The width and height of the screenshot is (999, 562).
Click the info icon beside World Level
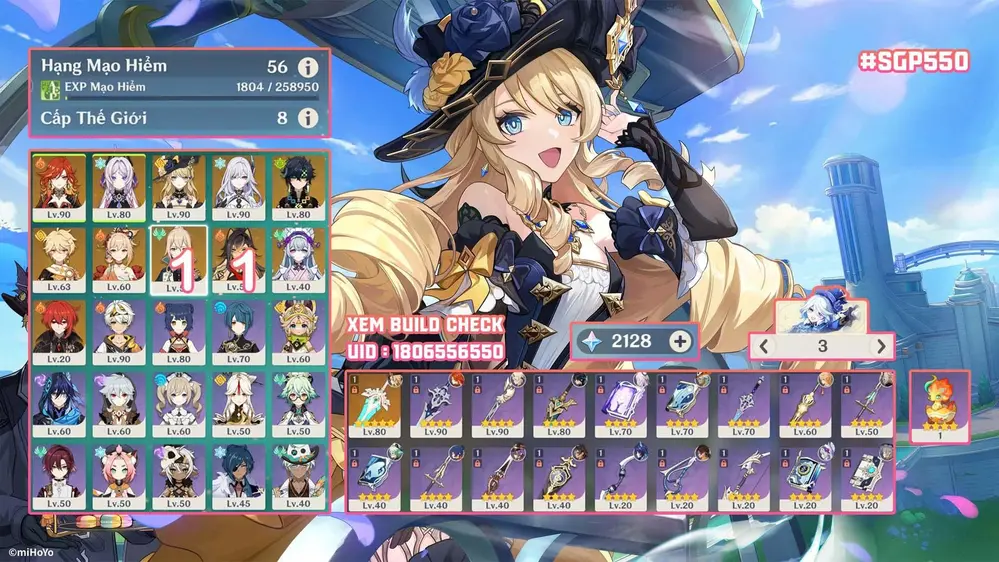pyautogui.click(x=309, y=119)
